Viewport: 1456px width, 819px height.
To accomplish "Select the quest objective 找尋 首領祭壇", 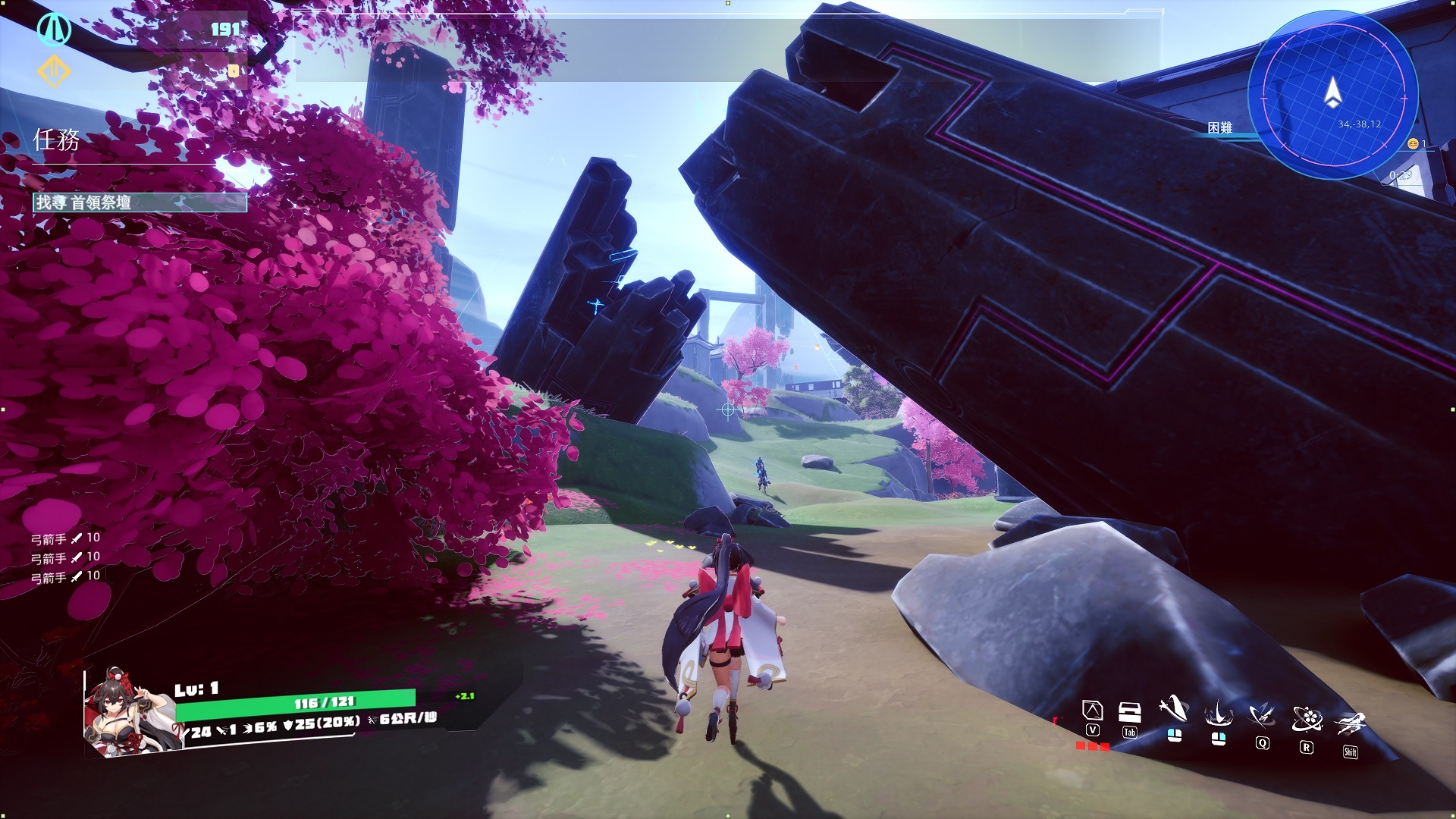I will pos(140,202).
